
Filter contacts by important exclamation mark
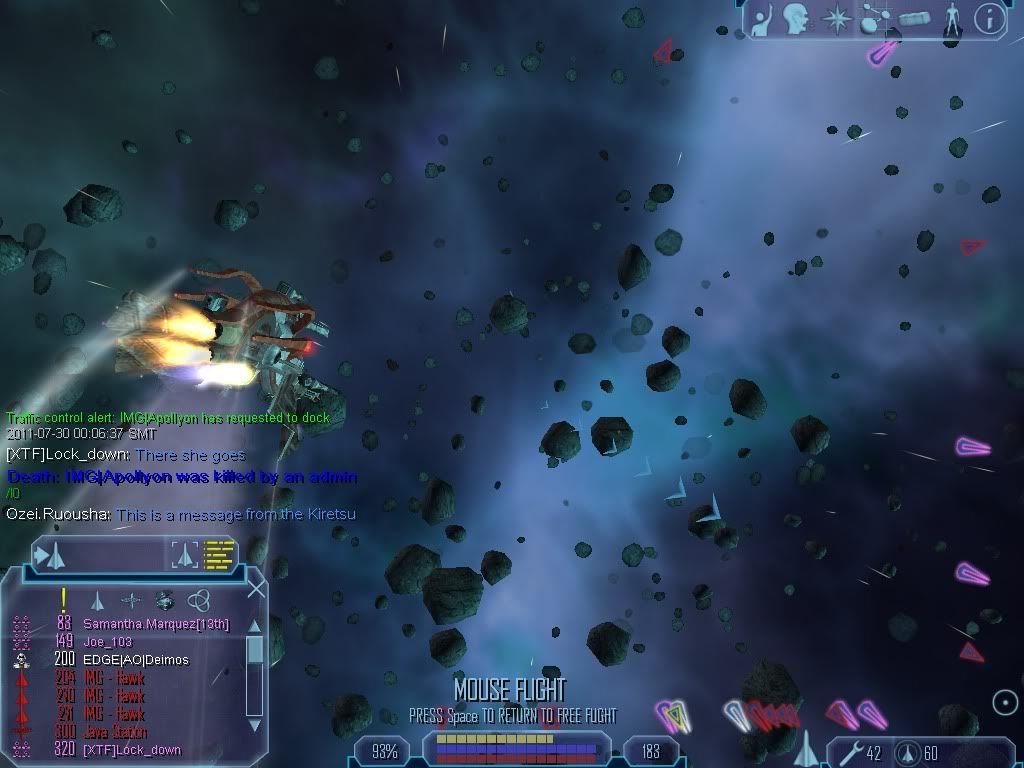pyautogui.click(x=63, y=600)
